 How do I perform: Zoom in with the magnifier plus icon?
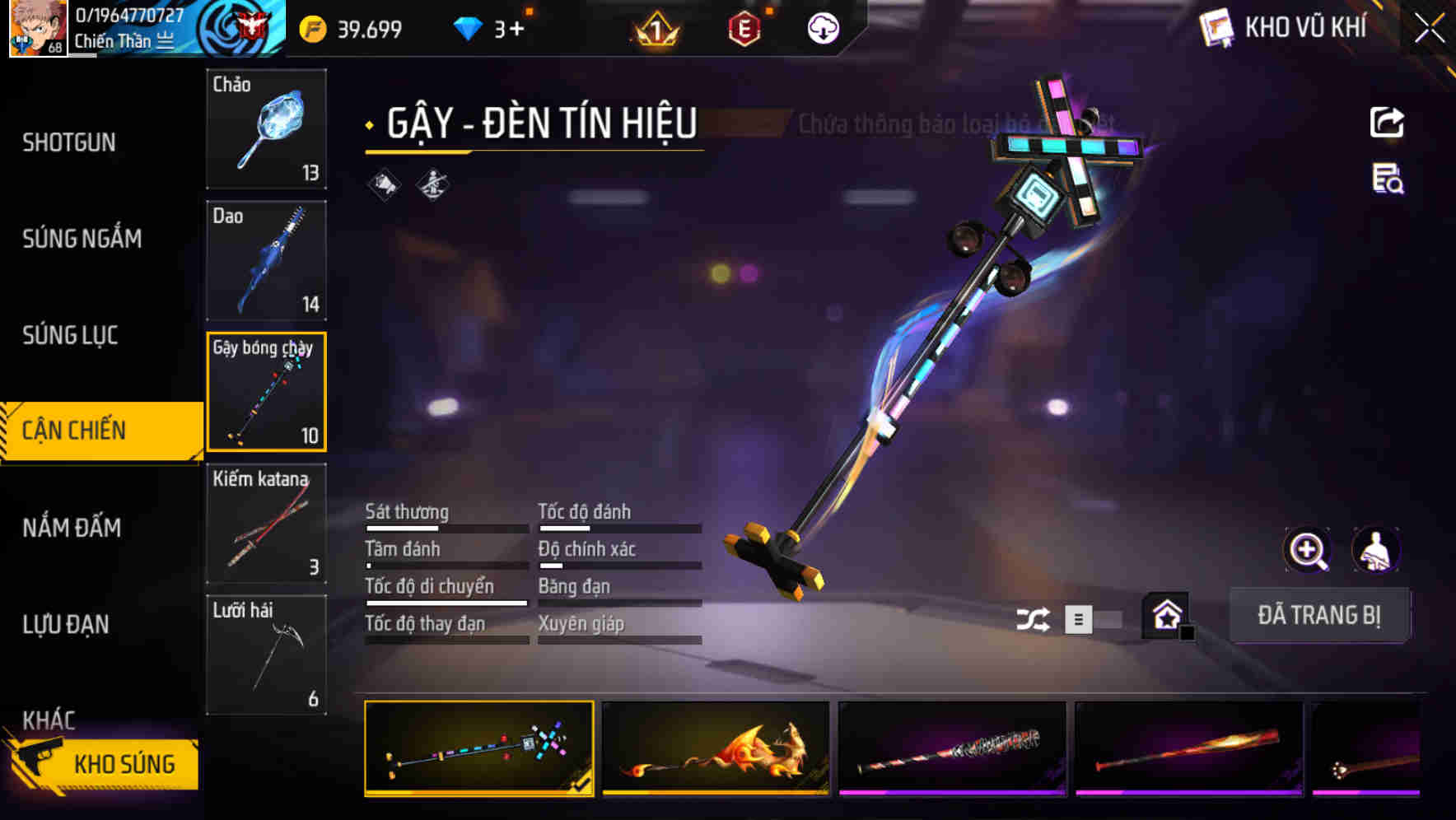[x=1307, y=550]
